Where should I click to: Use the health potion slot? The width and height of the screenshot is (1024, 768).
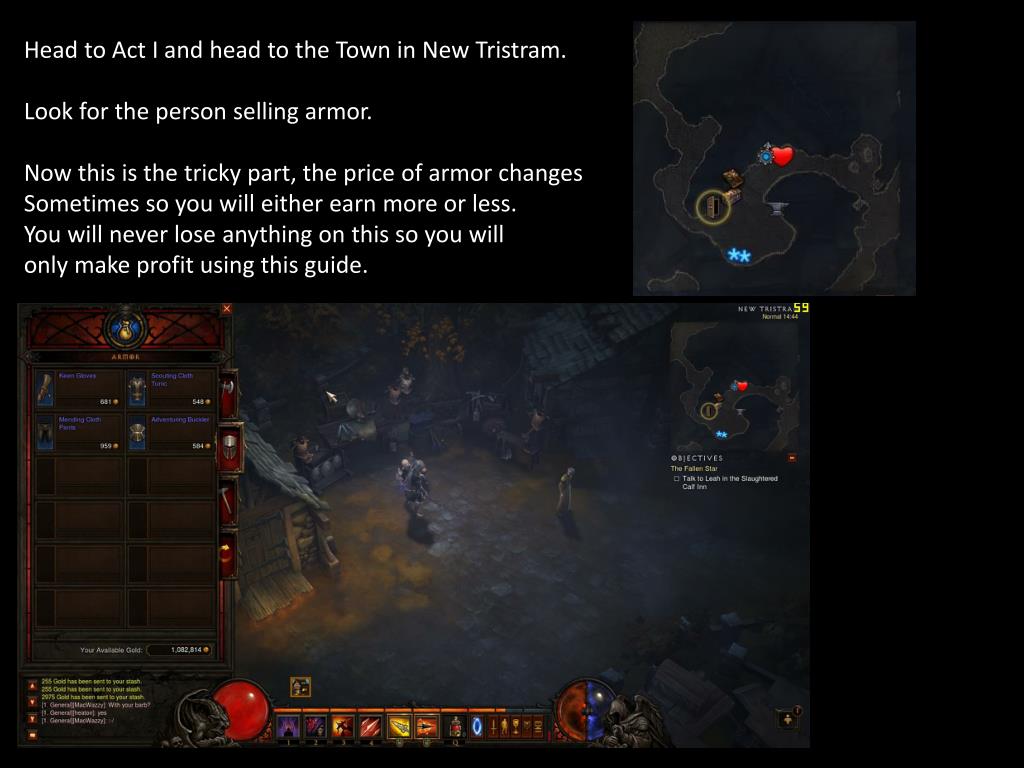click(456, 725)
